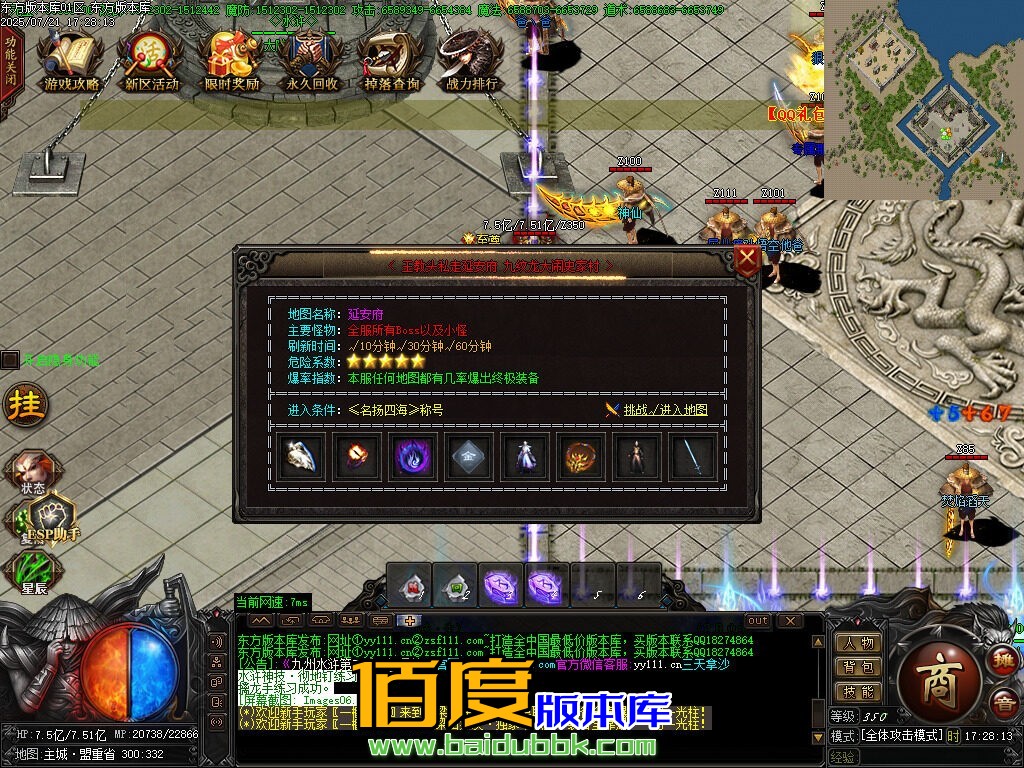Open the 星辰 green icon
The image size is (1024, 768).
tap(34, 572)
